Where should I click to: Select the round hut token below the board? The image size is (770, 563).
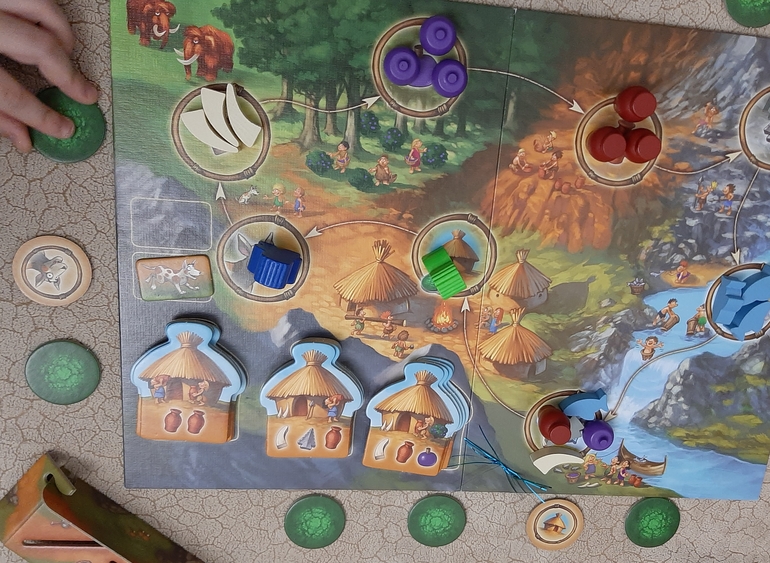[555, 523]
